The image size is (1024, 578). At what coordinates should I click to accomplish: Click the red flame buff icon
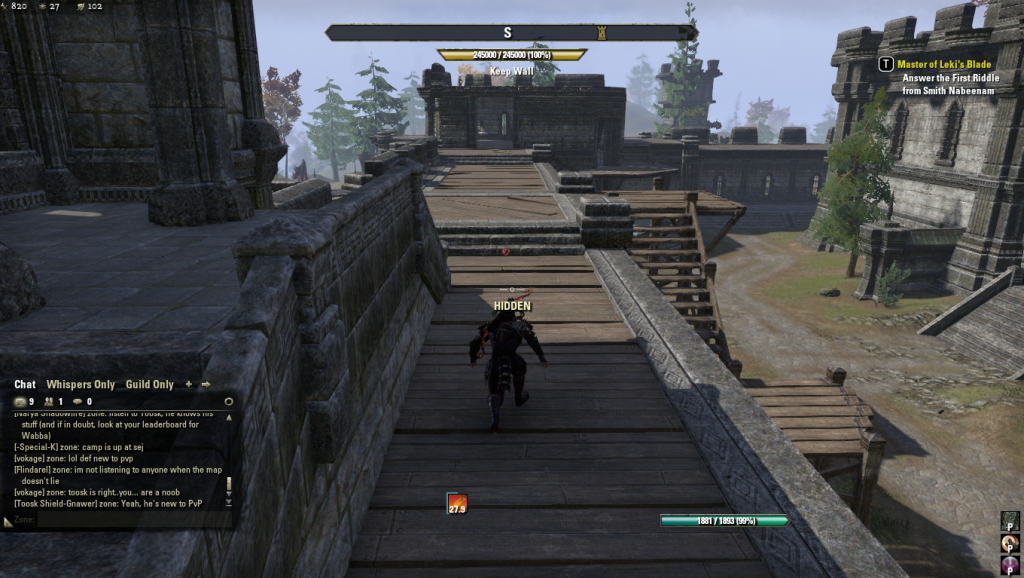tap(457, 504)
